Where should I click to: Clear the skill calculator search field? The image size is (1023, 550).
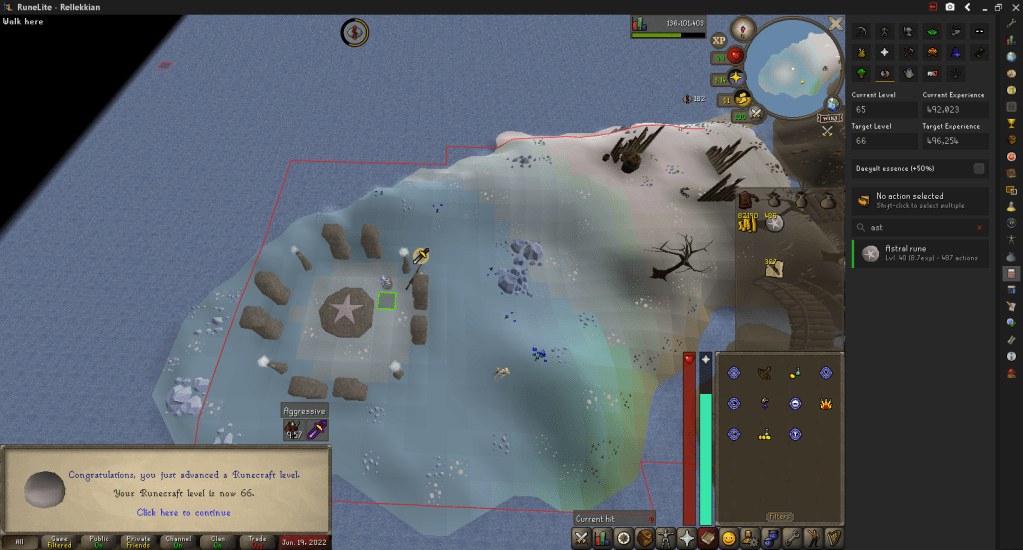pos(979,228)
